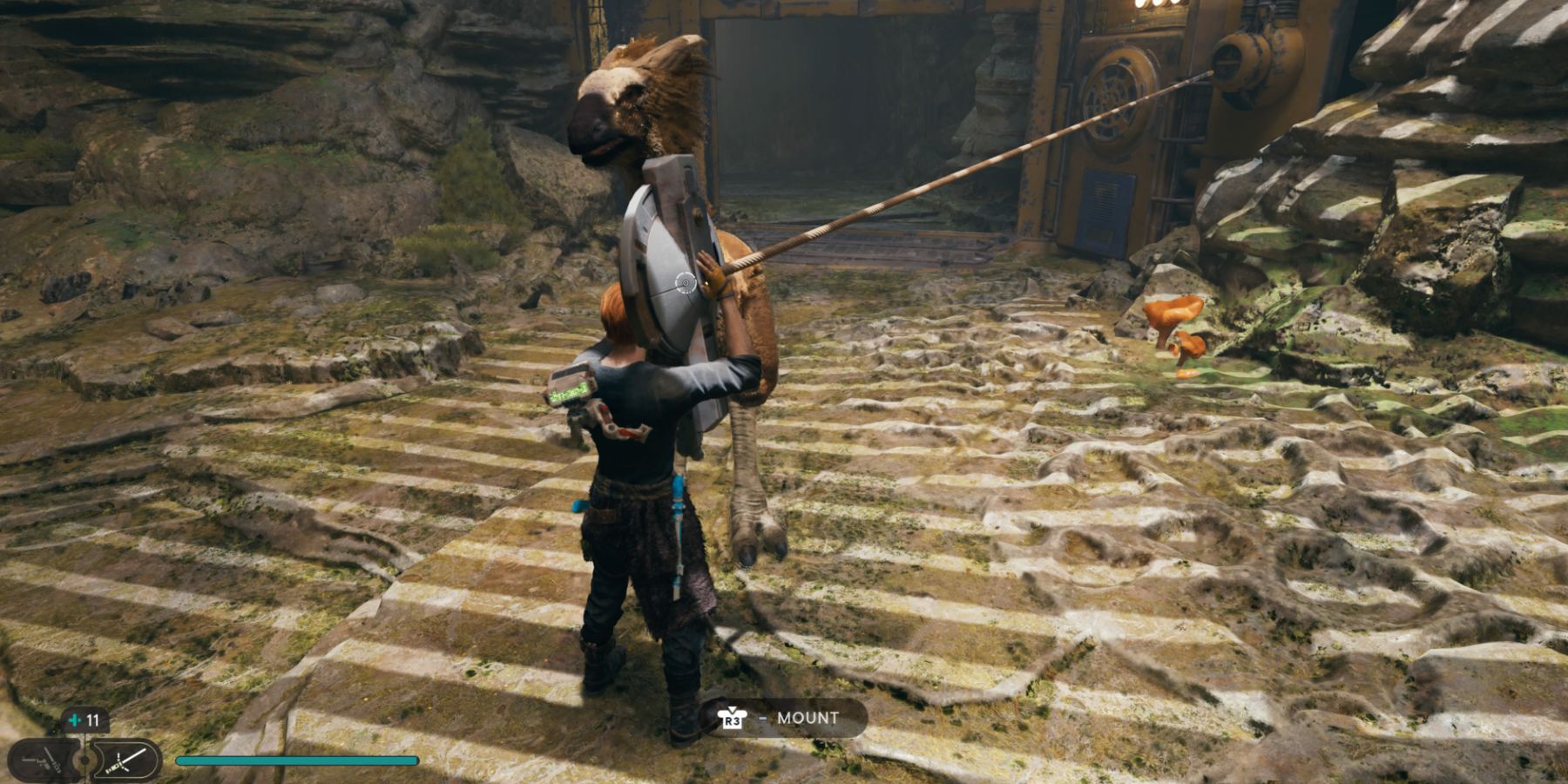Select the crossguard lightsaber stance icon

point(126,760)
